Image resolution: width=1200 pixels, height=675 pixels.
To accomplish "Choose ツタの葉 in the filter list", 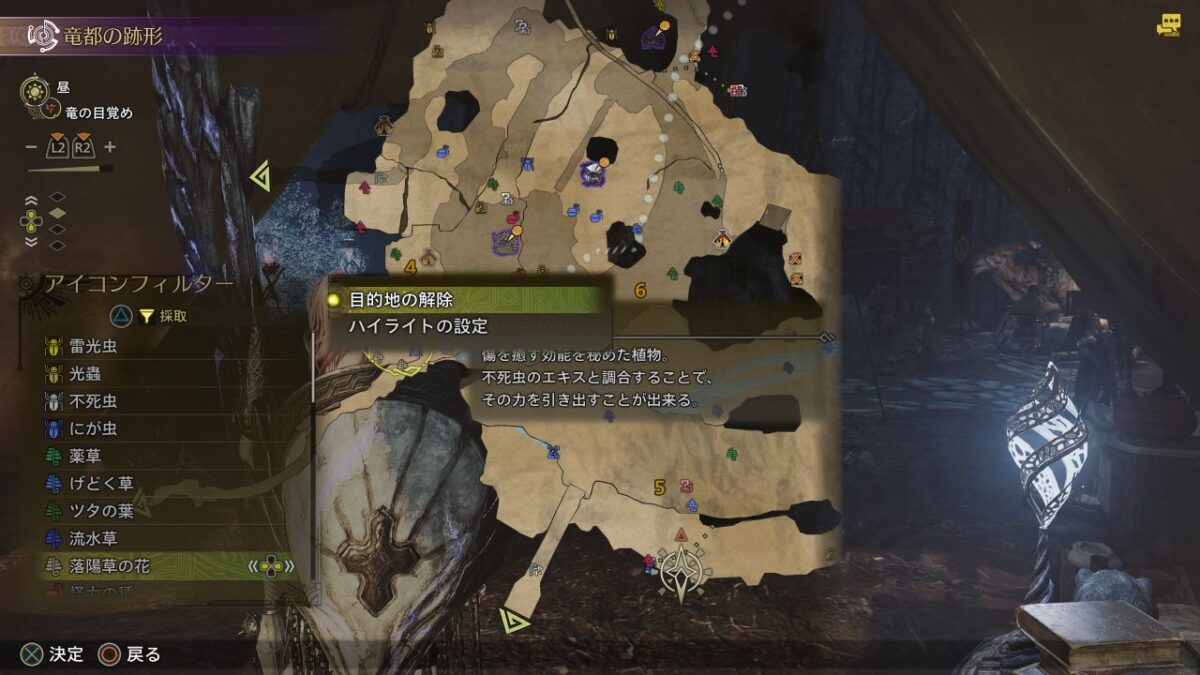I will coord(101,511).
